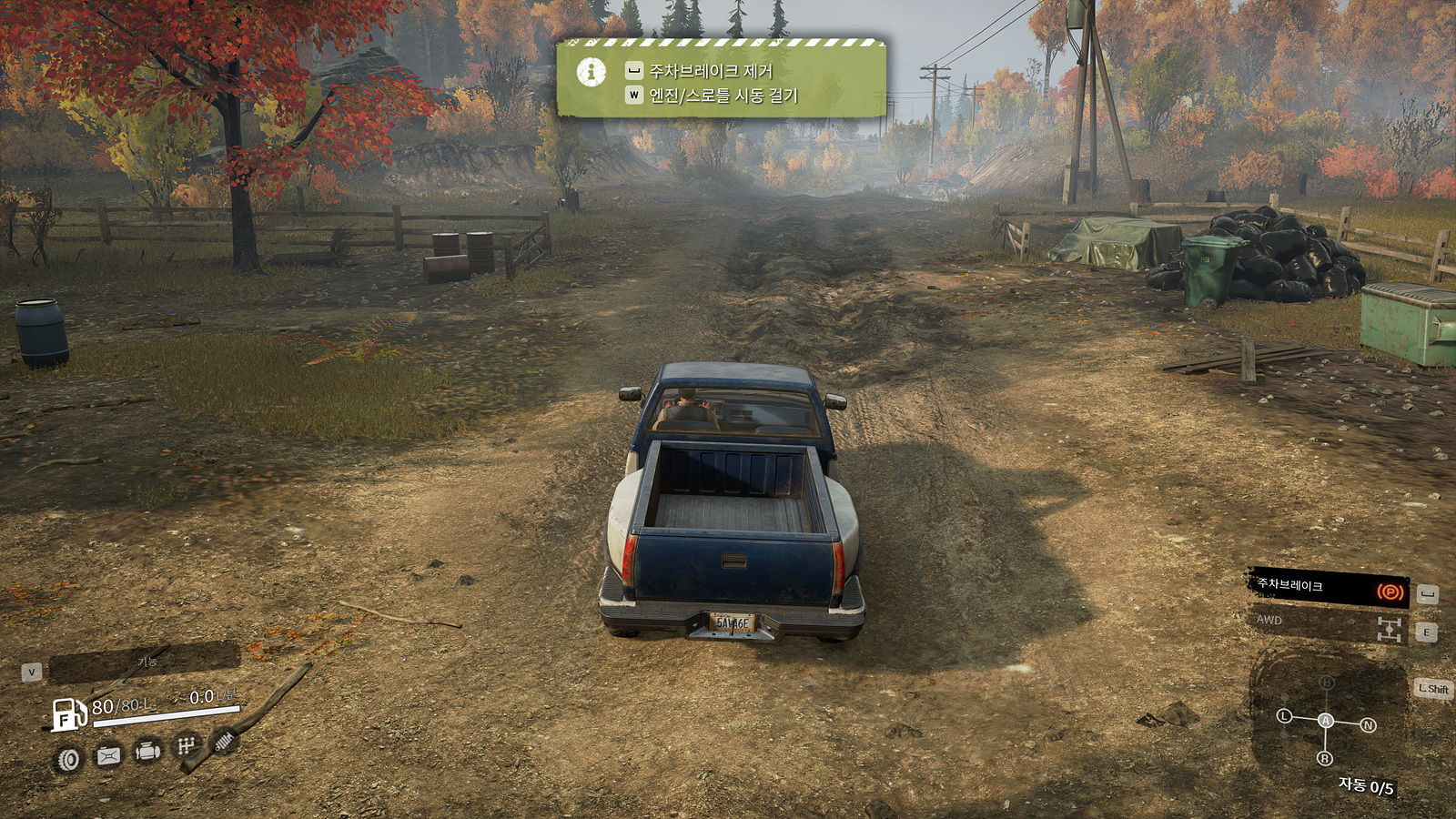Select the L low gear node
This screenshot has width=1456, height=819.
1284,716
